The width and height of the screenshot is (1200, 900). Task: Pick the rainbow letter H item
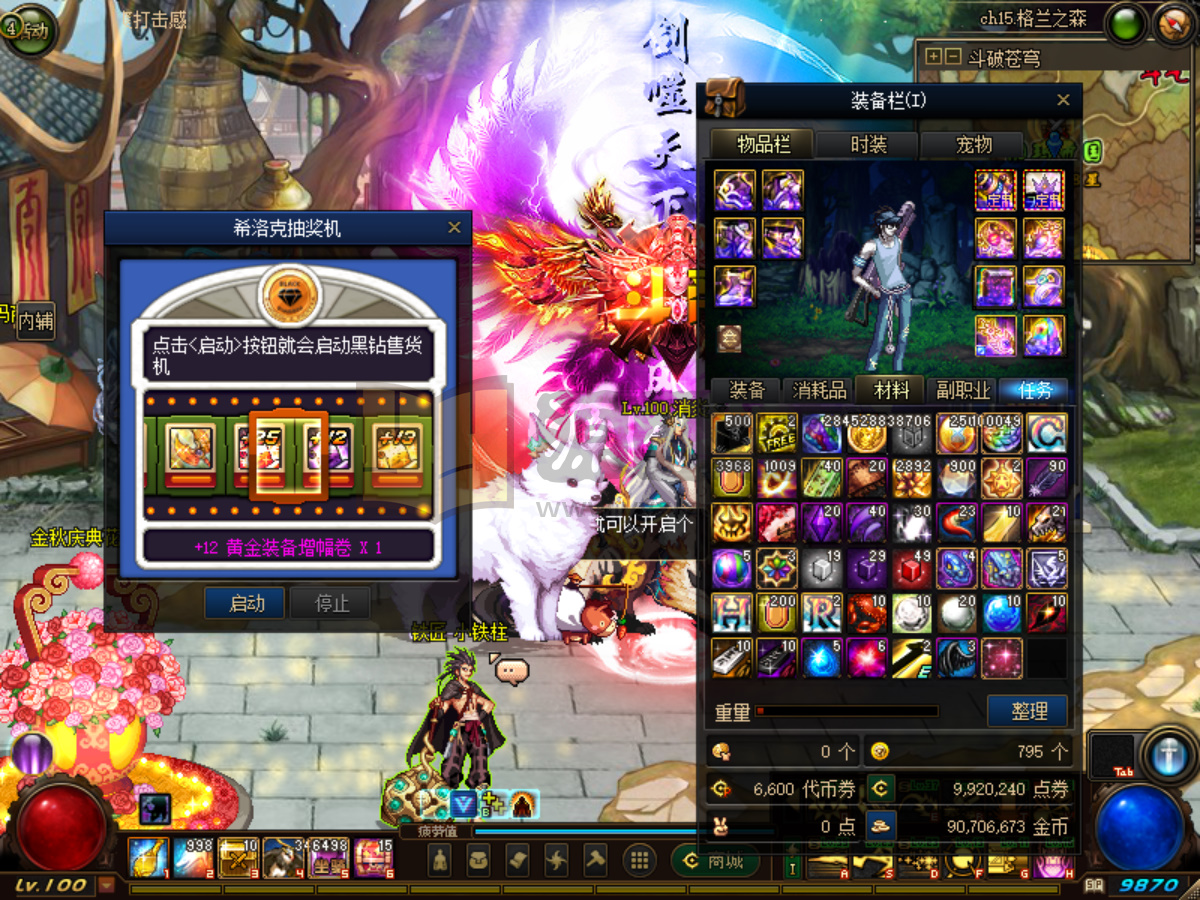(731, 613)
